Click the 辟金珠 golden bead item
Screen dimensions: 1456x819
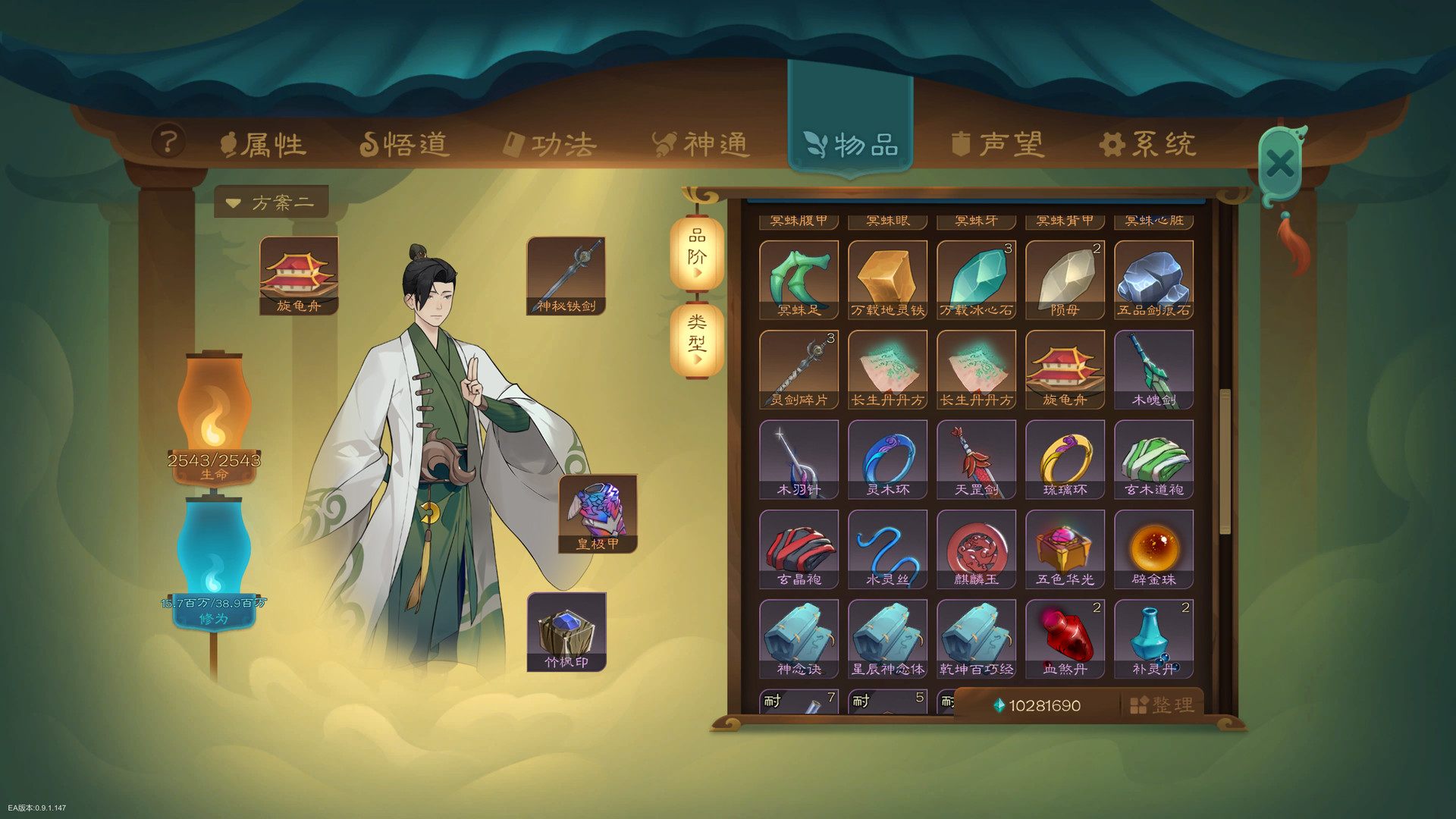(x=1153, y=546)
